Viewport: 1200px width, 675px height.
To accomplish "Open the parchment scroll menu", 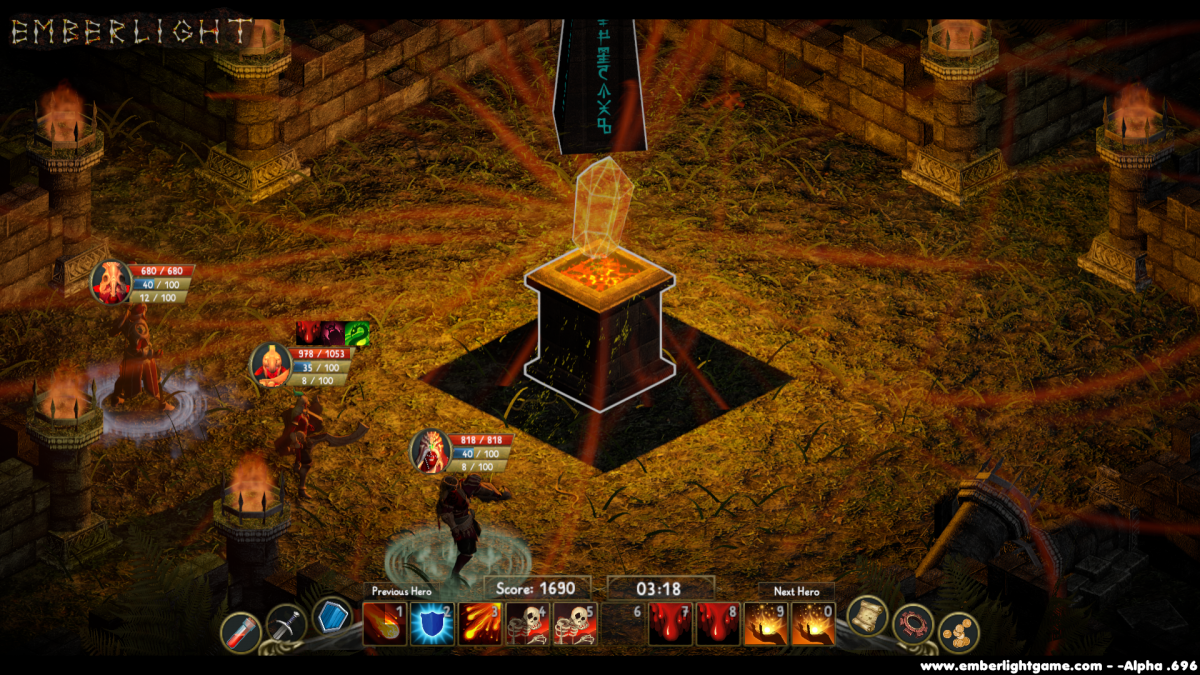I will coord(867,615).
